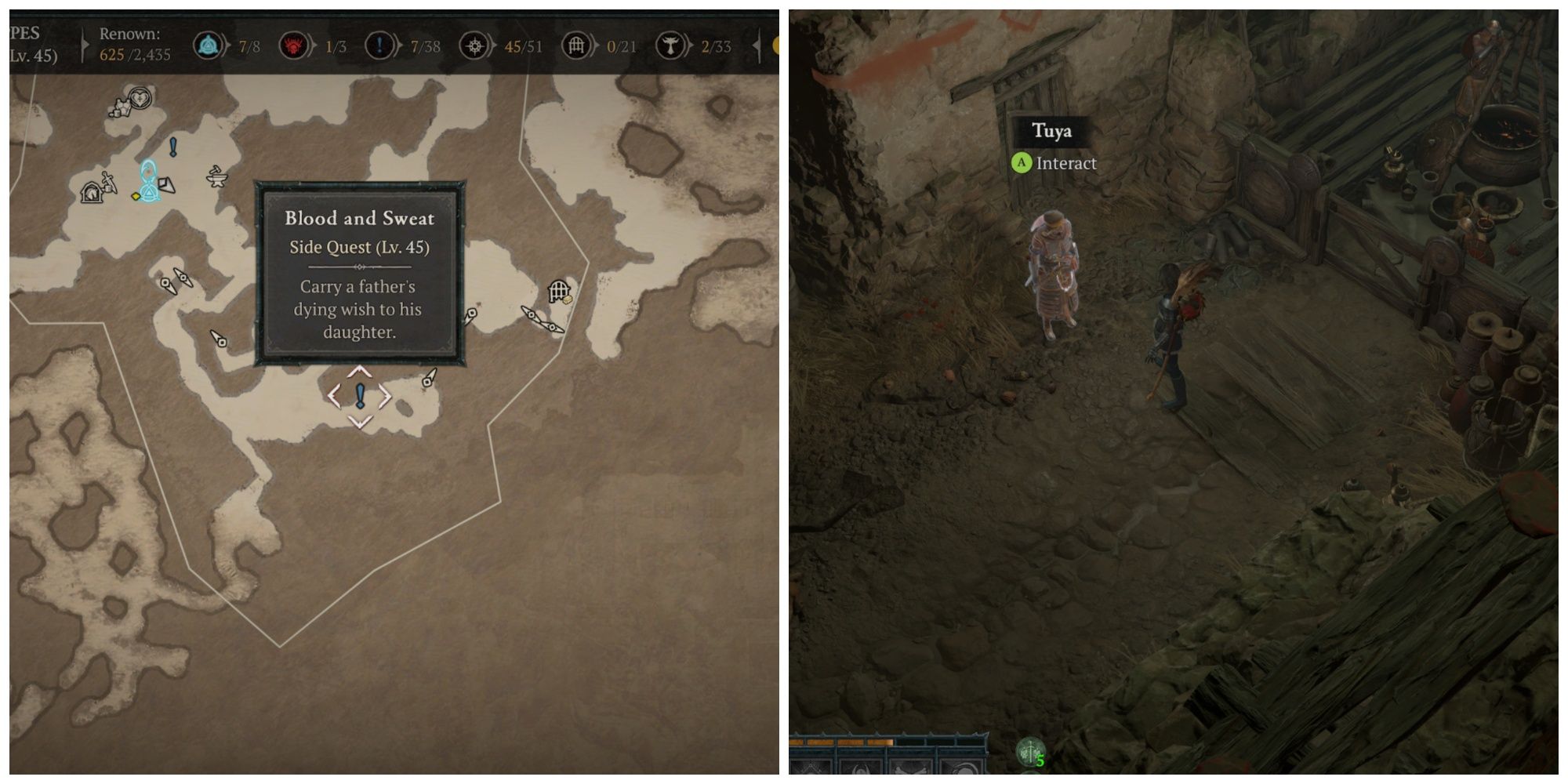Image resolution: width=1568 pixels, height=784 pixels.
Task: Select the blue quest marker near town
Action: [x=173, y=147]
